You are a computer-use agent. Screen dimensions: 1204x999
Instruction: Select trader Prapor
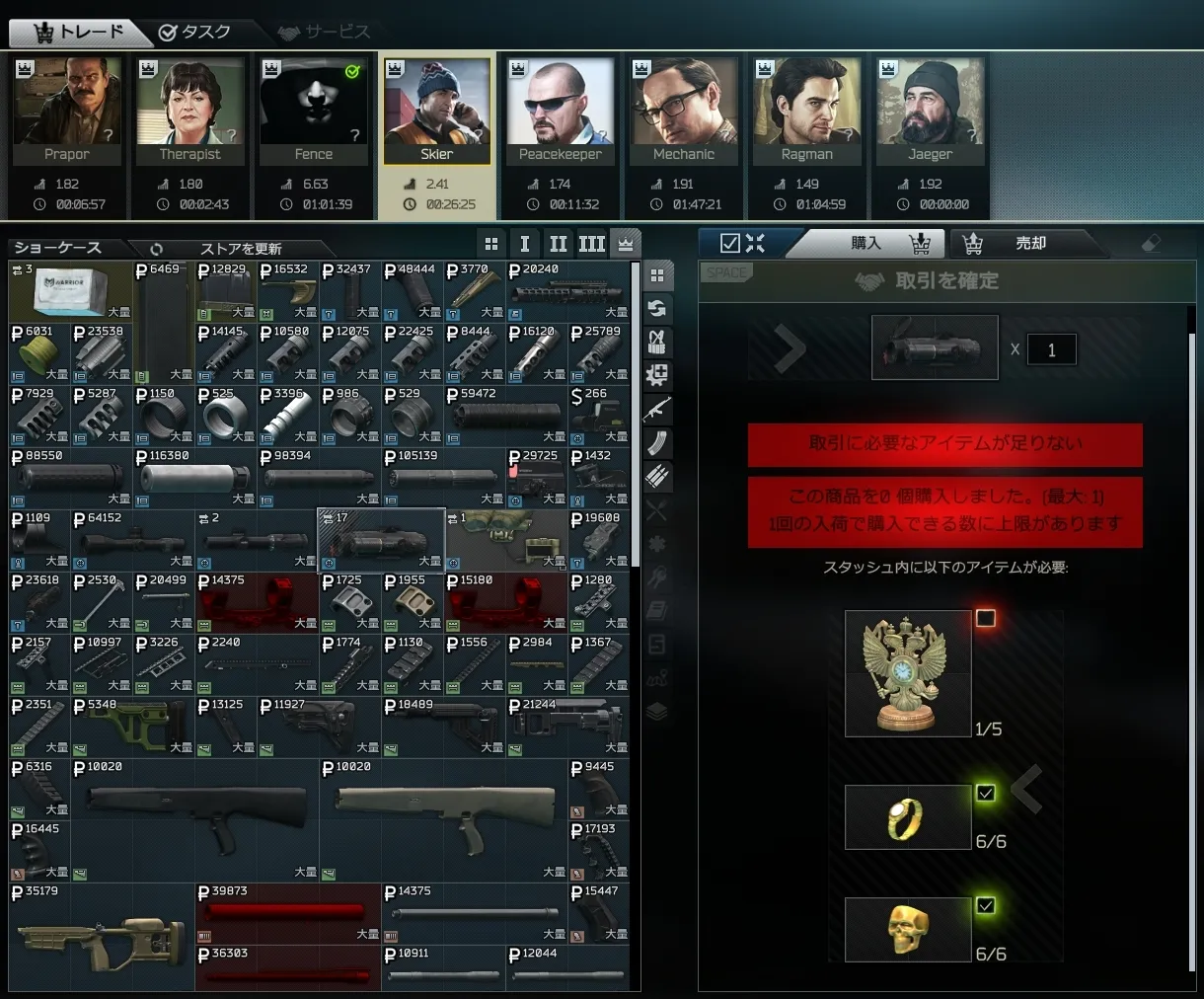(67, 111)
